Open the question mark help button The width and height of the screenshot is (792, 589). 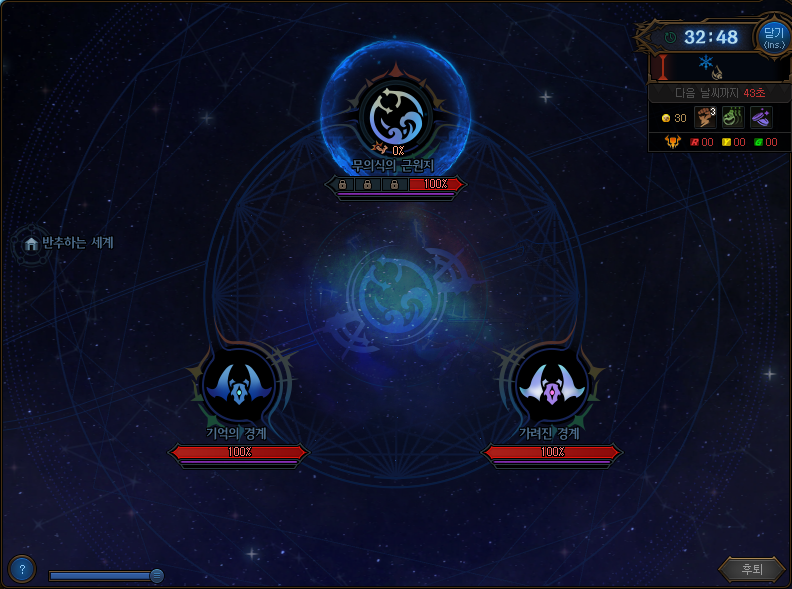(21, 569)
